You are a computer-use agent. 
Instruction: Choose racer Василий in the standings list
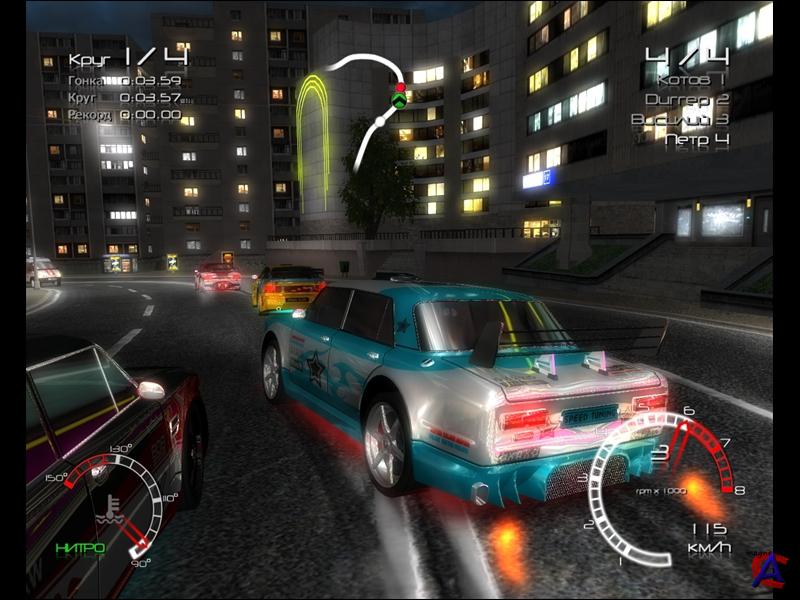click(x=680, y=119)
